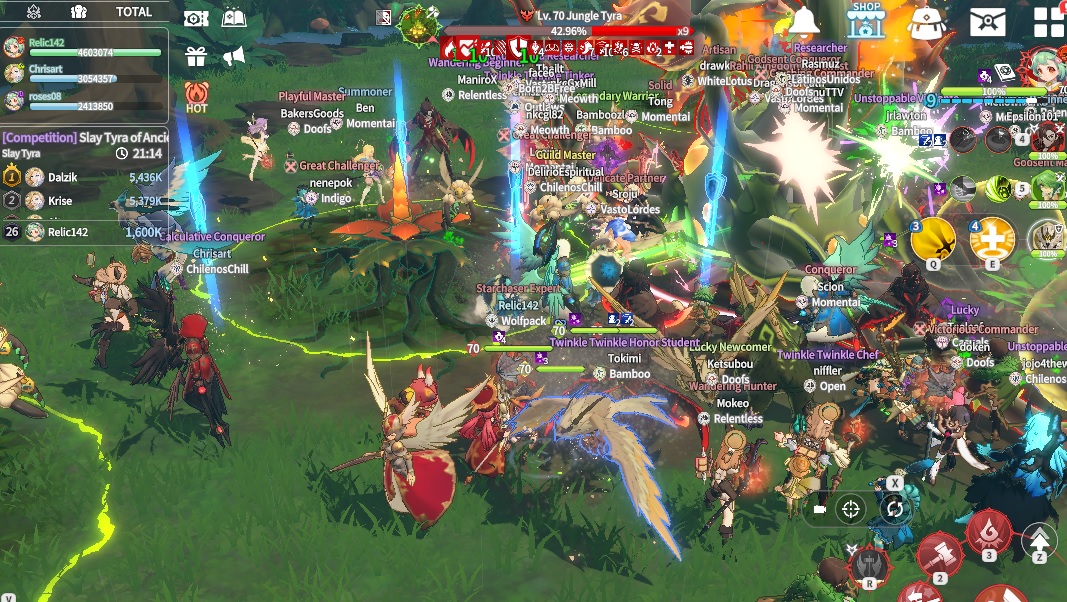The height and width of the screenshot is (602, 1067).
Task: Activate the yellow cross E skill
Action: (992, 240)
